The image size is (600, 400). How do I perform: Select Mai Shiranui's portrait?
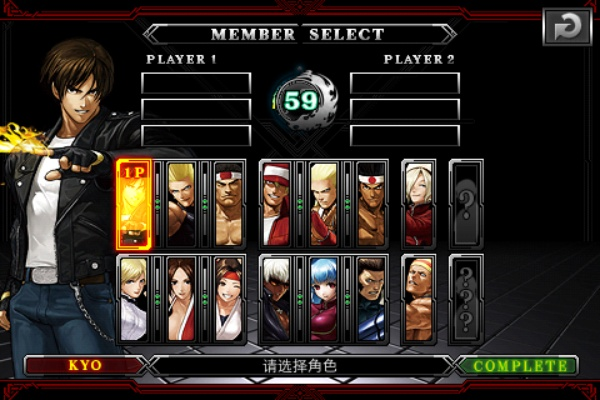click(x=181, y=300)
